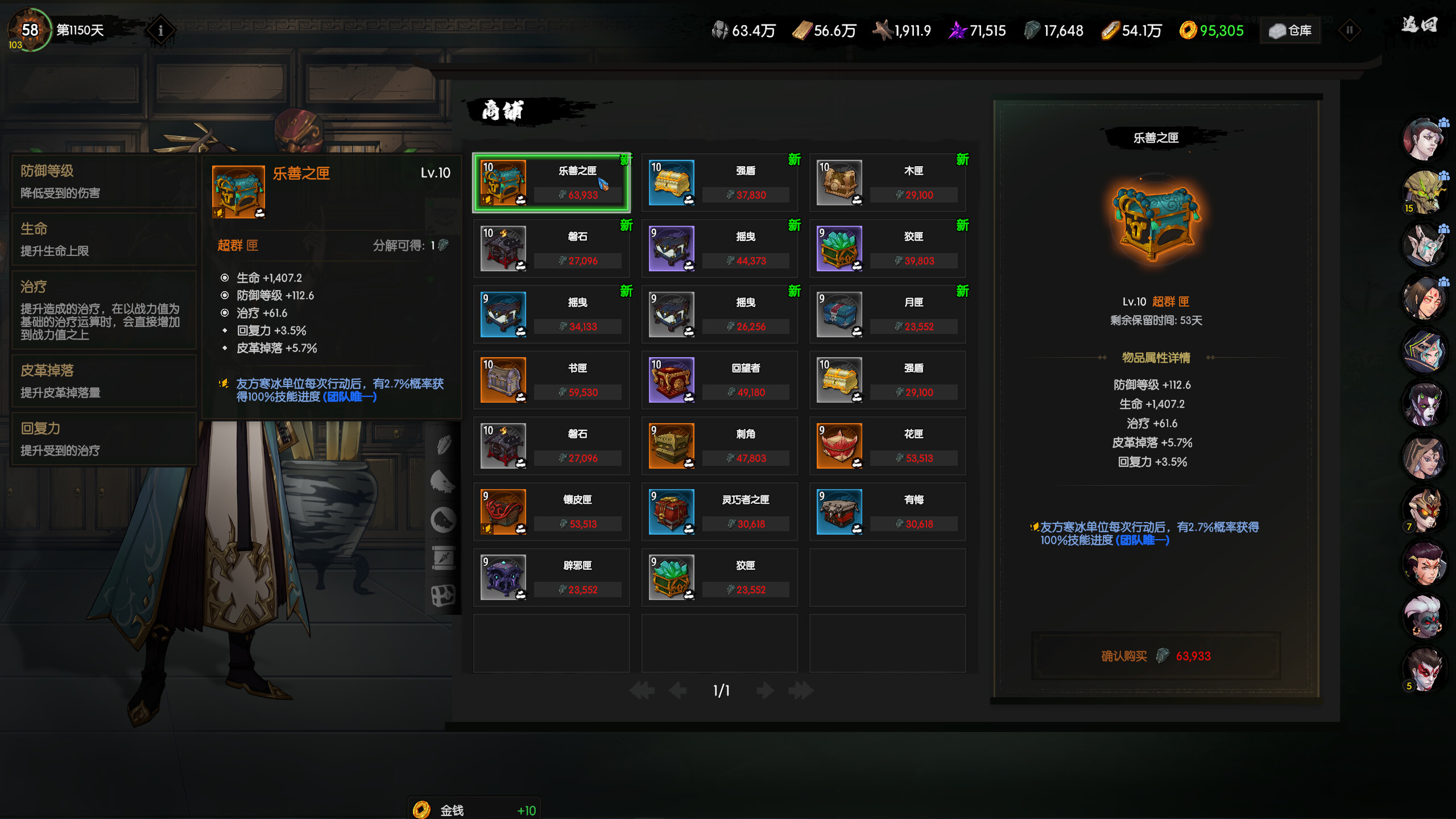The width and height of the screenshot is (1456, 819).
Task: Select the dagger-scroll filter icon in sidebar
Action: 443,557
